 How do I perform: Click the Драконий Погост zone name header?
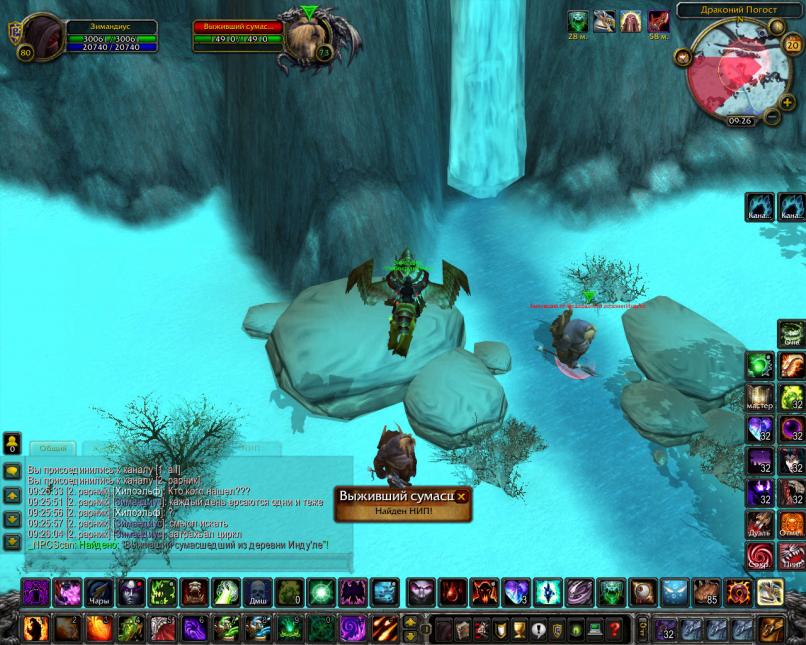740,10
